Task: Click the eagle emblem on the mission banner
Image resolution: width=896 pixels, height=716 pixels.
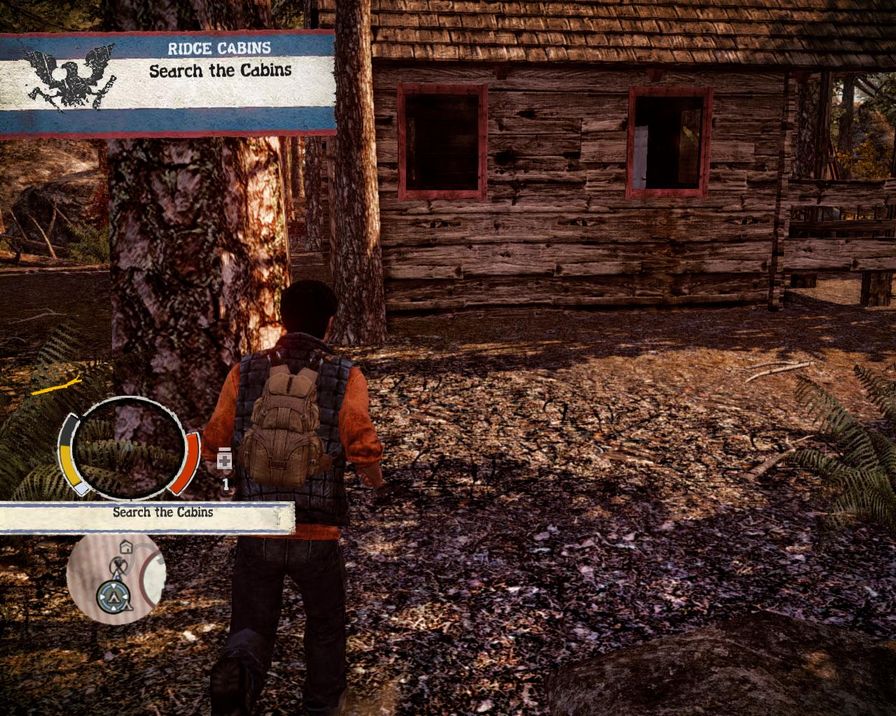Action: point(57,76)
